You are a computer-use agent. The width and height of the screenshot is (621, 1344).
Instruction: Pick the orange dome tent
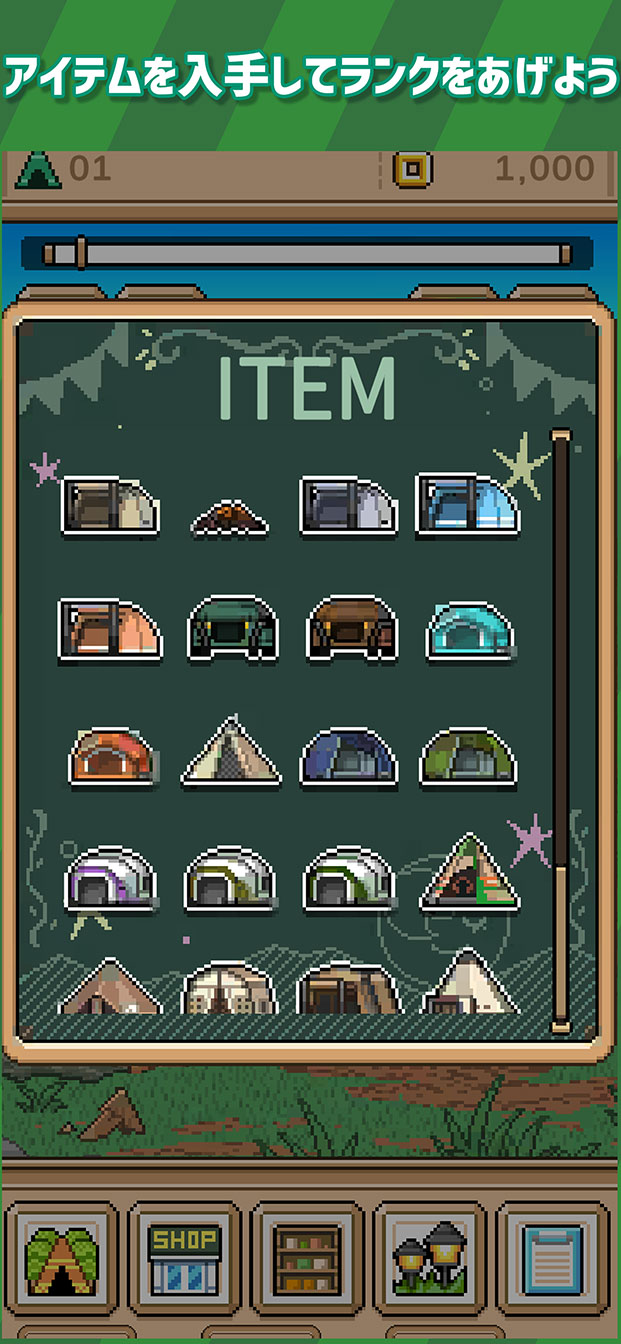pyautogui.click(x=112, y=755)
